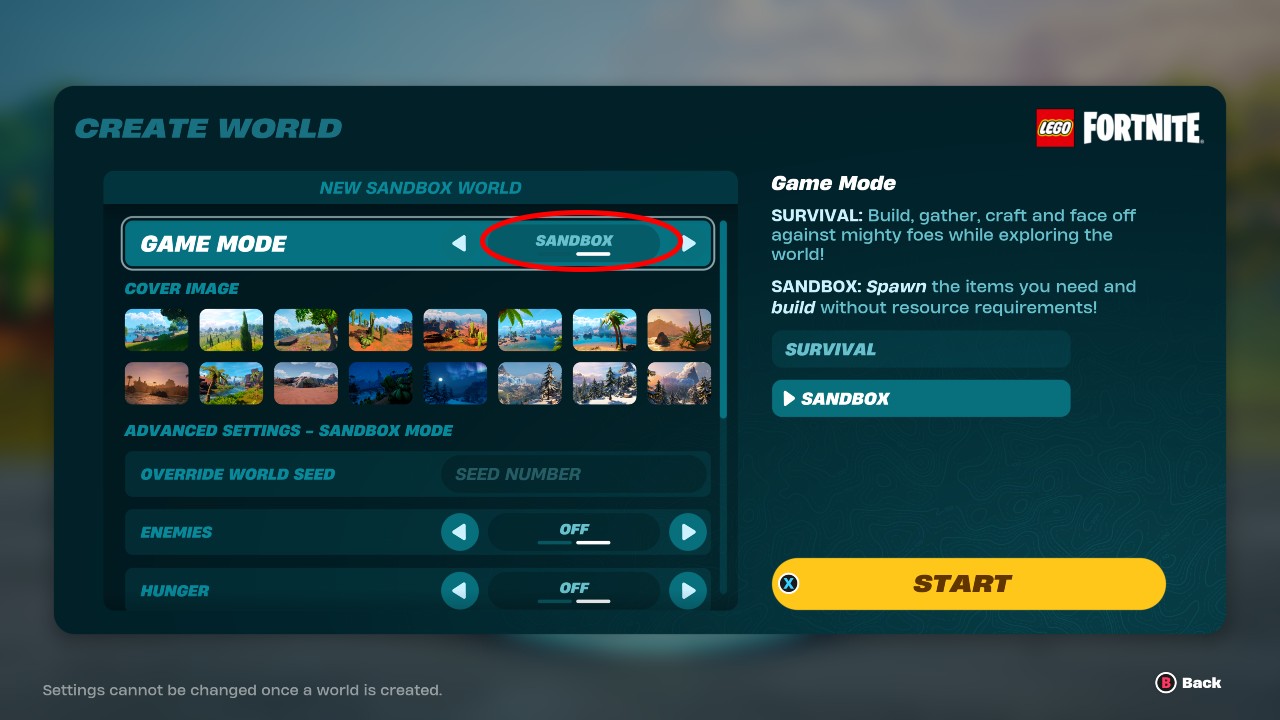Click the left arrow for the Enemies setting
1280x720 pixels.
click(460, 531)
